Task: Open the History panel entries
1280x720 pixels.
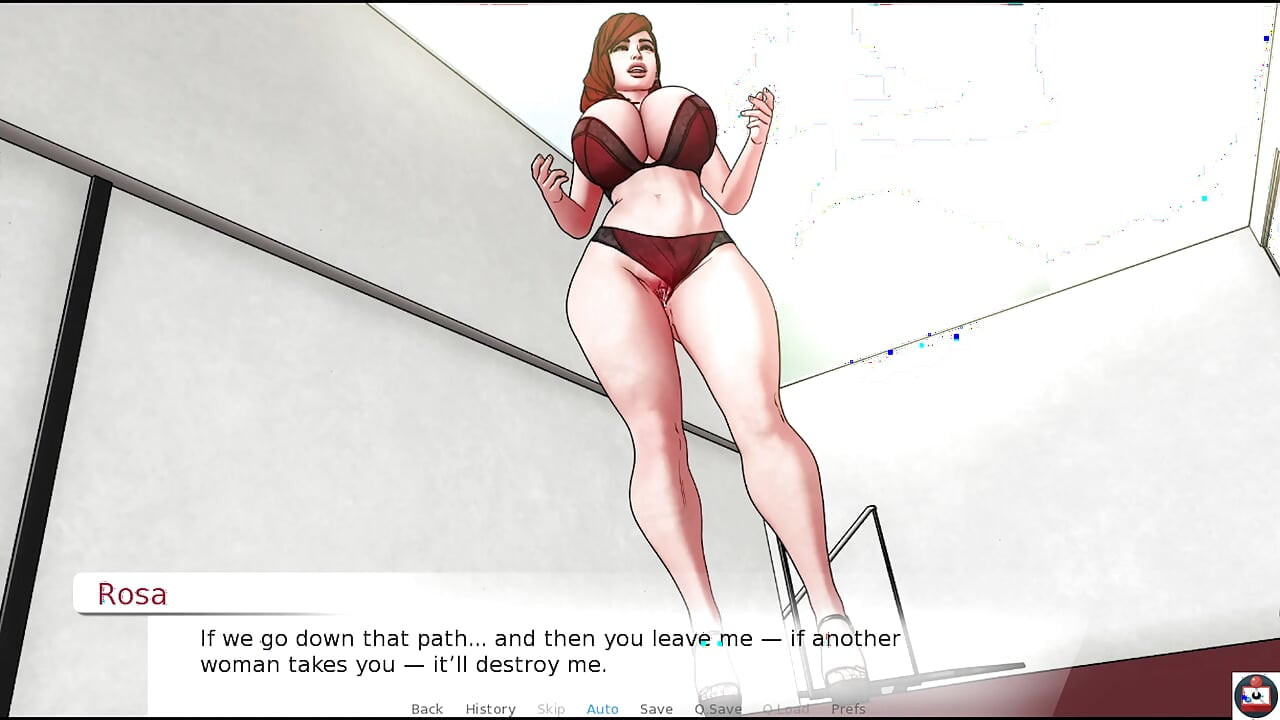Action: coord(490,709)
